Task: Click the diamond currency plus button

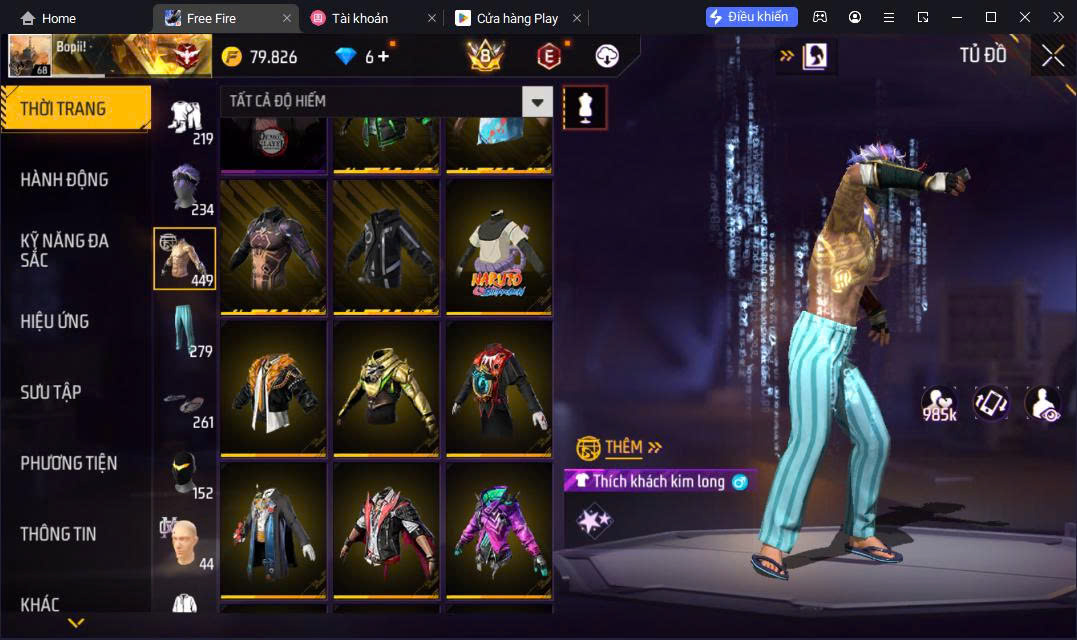Action: pos(383,56)
